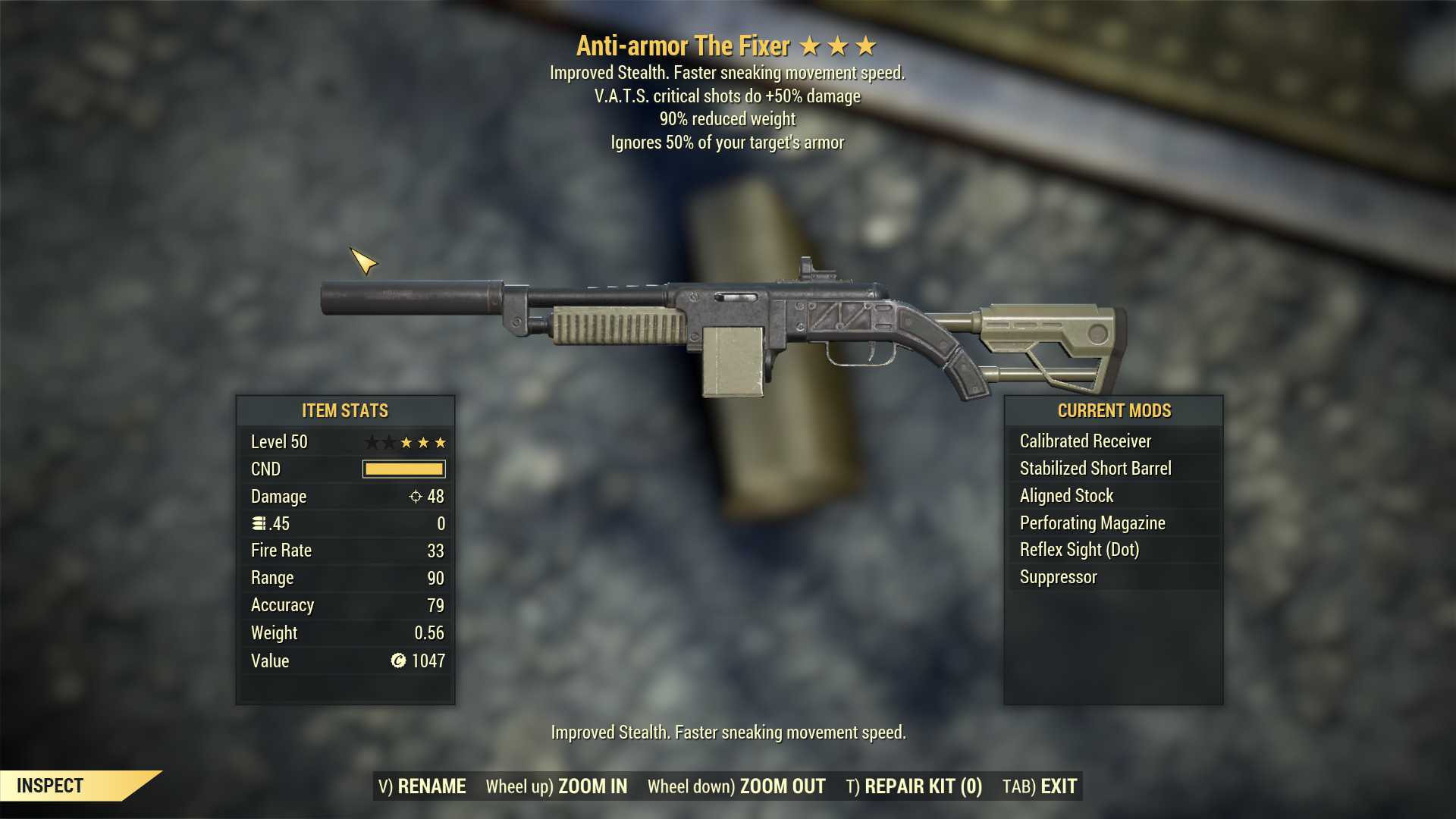Click Zoom In on the bottom bar
Image resolution: width=1456 pixels, height=819 pixels.
557,786
